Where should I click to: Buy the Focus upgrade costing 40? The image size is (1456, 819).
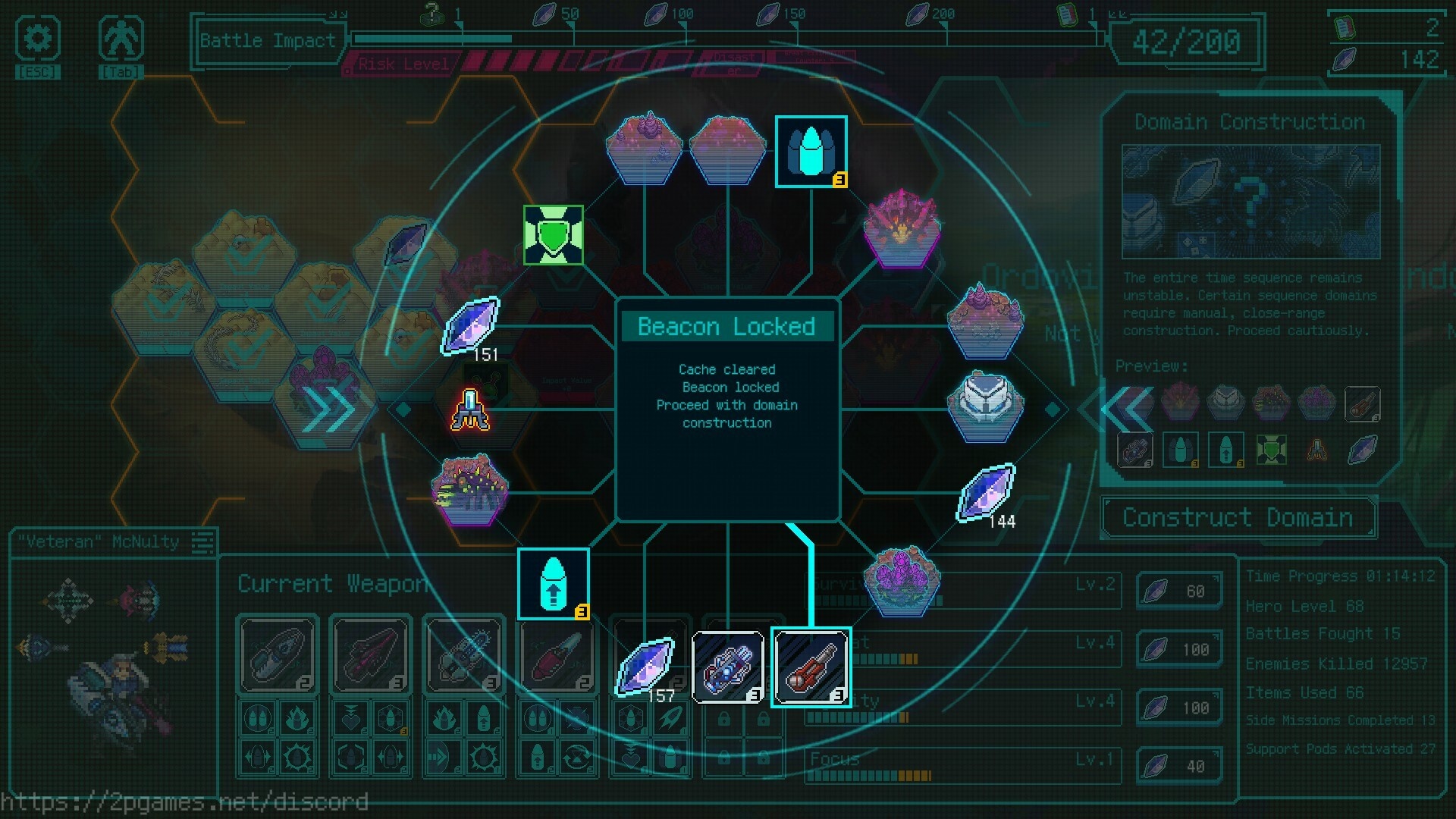click(x=1179, y=766)
